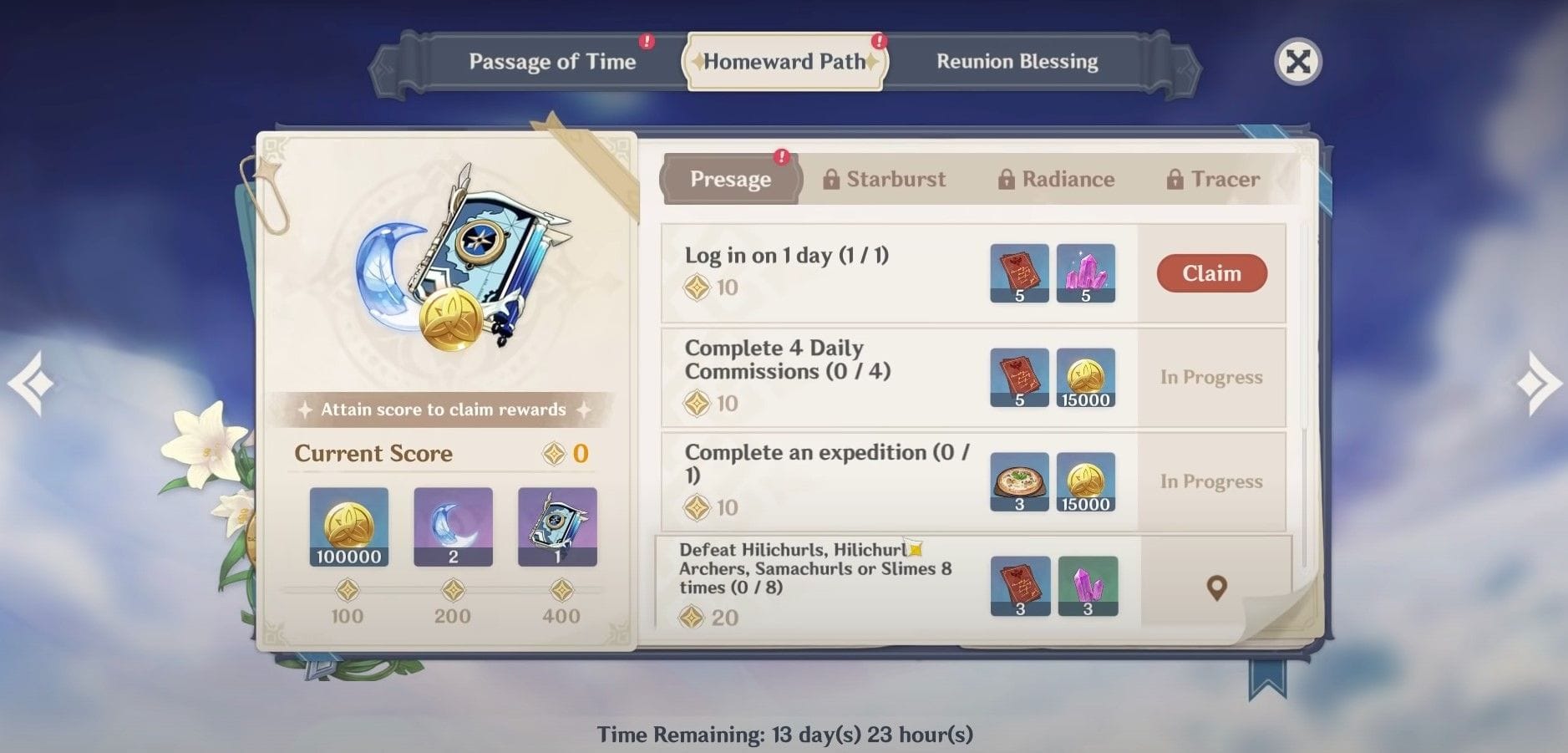The height and width of the screenshot is (753, 1568).
Task: Claim the login reward
Action: click(x=1211, y=273)
